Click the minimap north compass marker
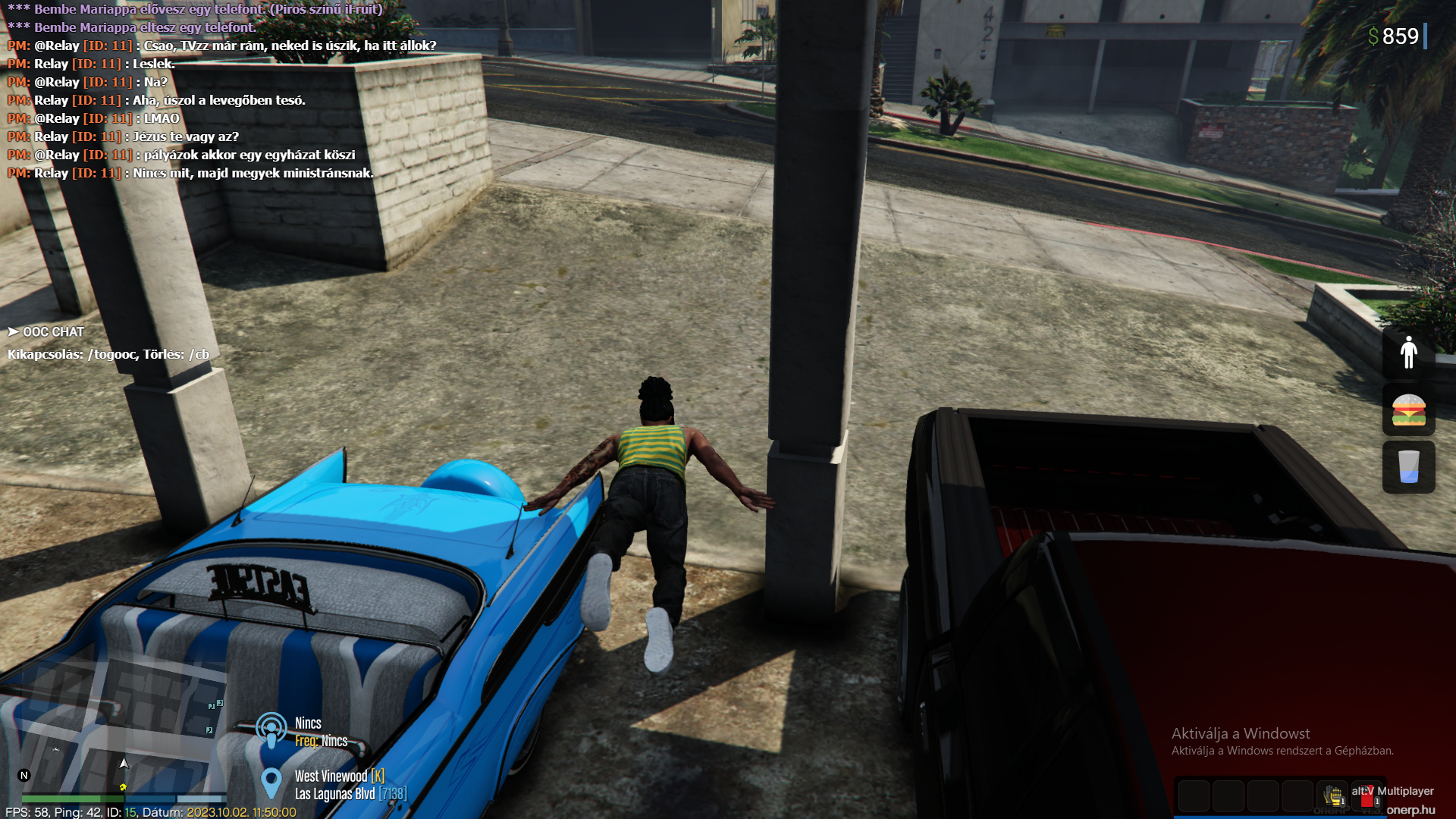Viewport: 1456px width, 819px height. click(x=24, y=775)
